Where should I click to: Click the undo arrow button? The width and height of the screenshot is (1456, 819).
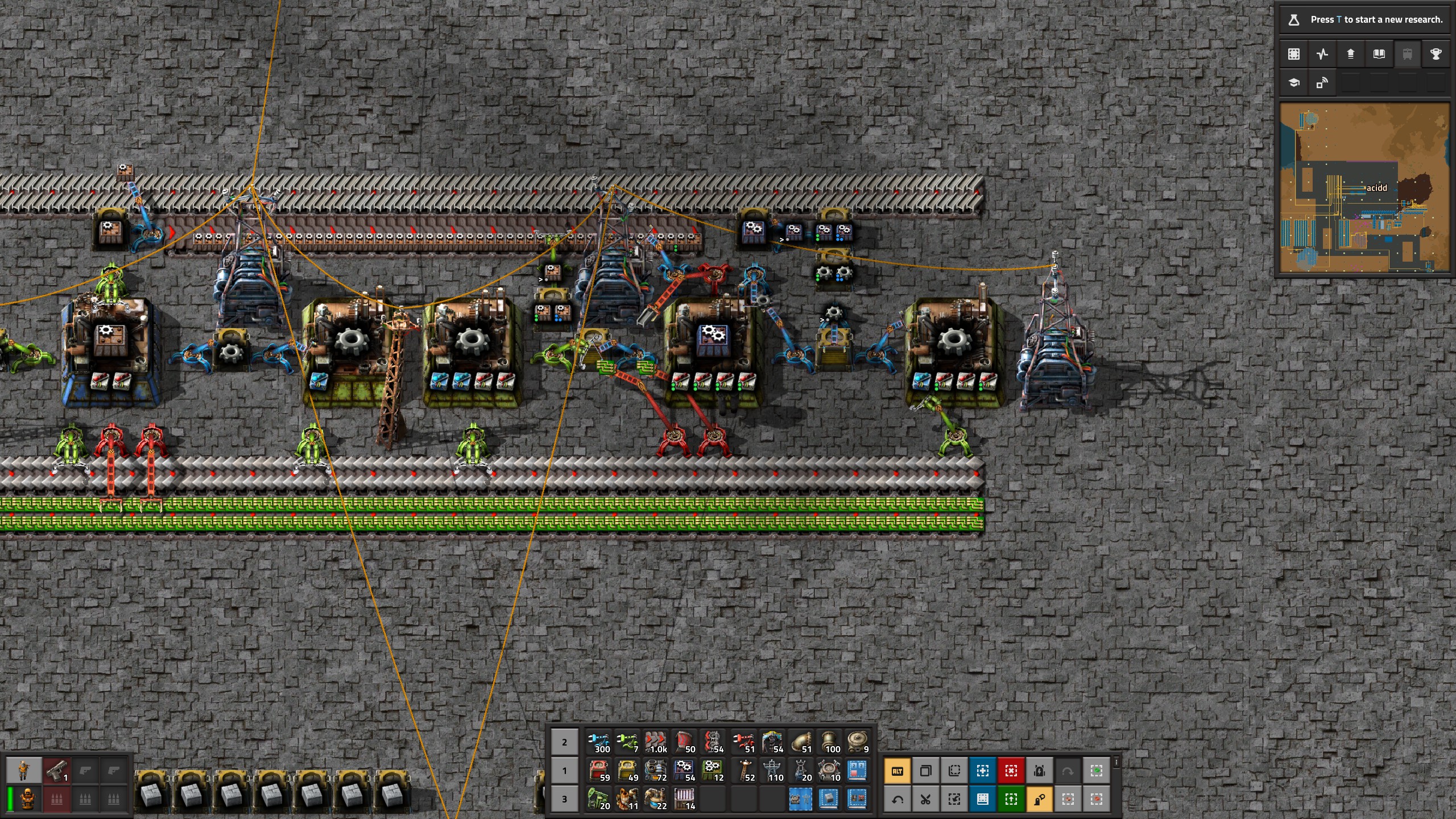(x=897, y=800)
